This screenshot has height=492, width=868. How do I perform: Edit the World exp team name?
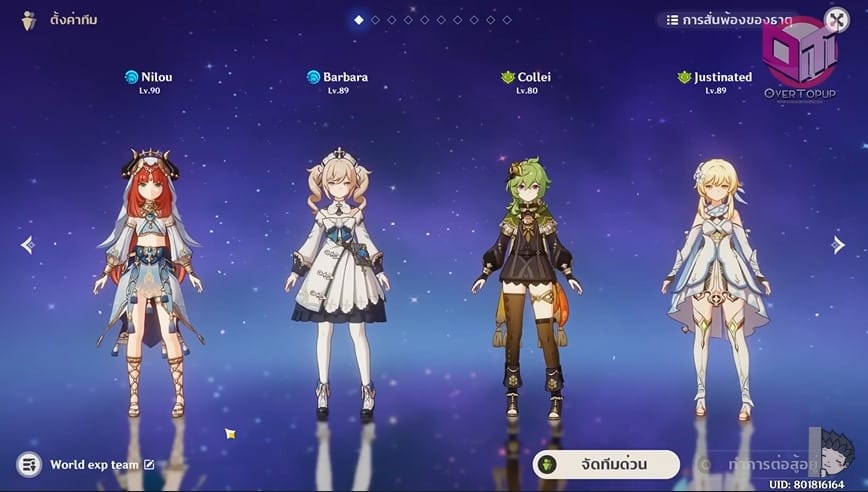(149, 464)
